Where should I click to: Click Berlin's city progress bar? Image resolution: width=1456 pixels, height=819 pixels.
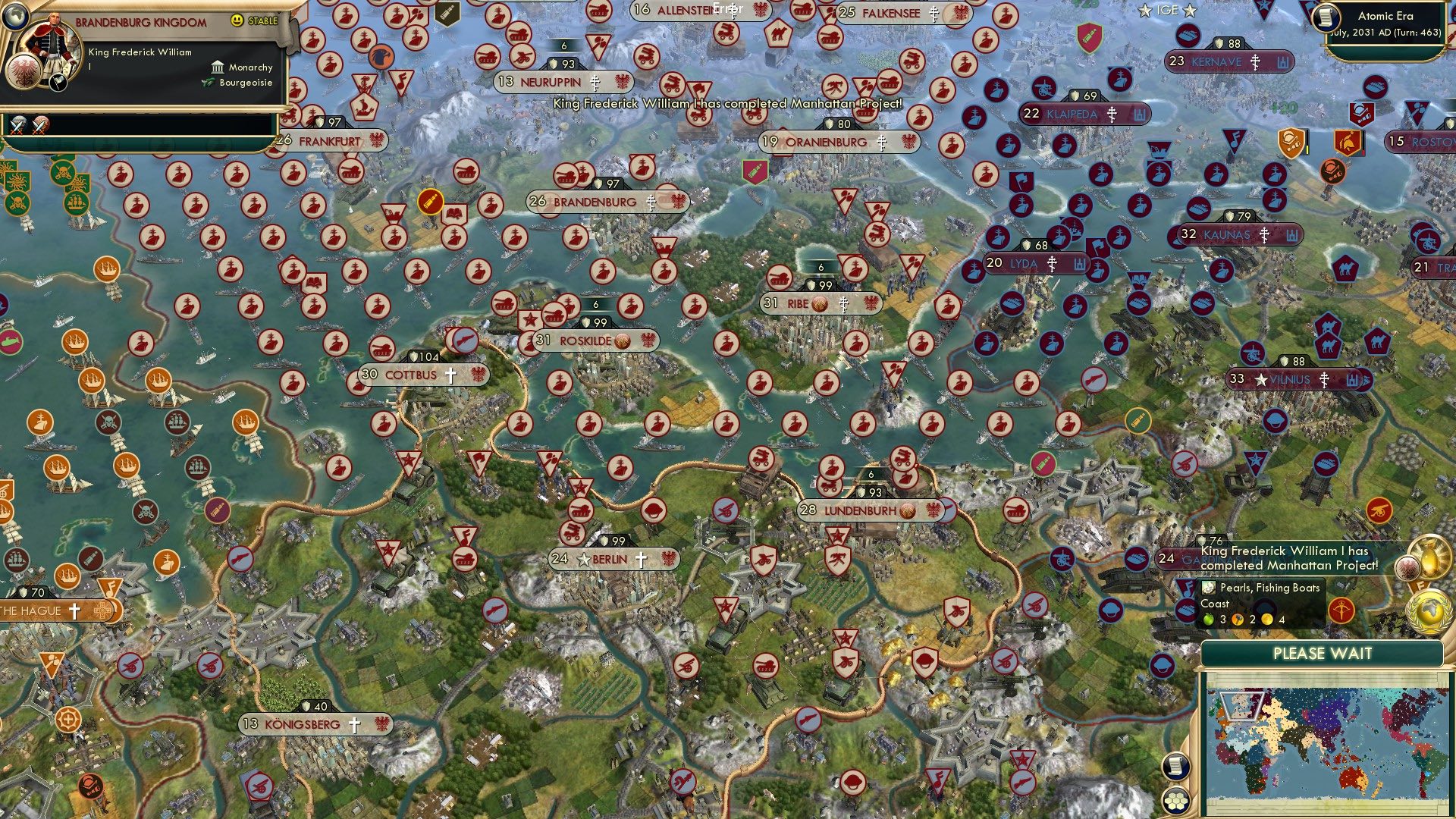(613, 541)
